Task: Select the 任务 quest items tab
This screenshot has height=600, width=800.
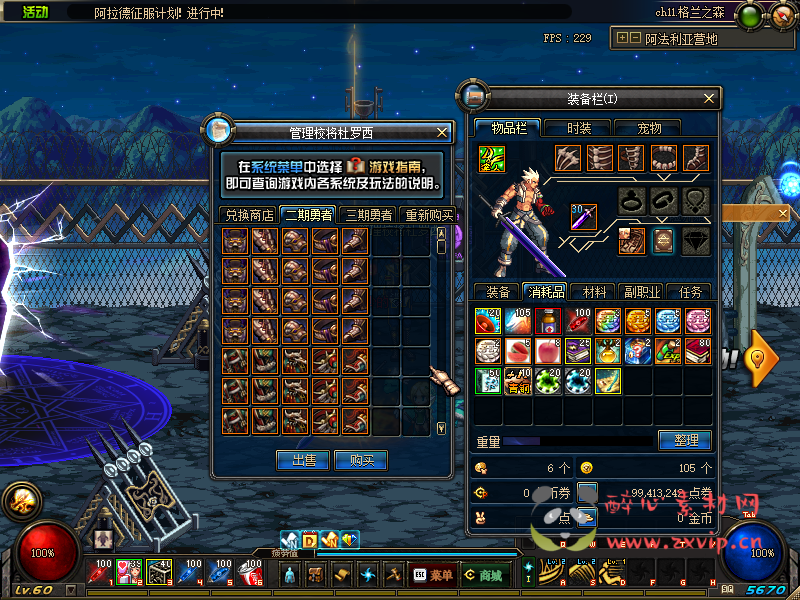Action: click(690, 292)
